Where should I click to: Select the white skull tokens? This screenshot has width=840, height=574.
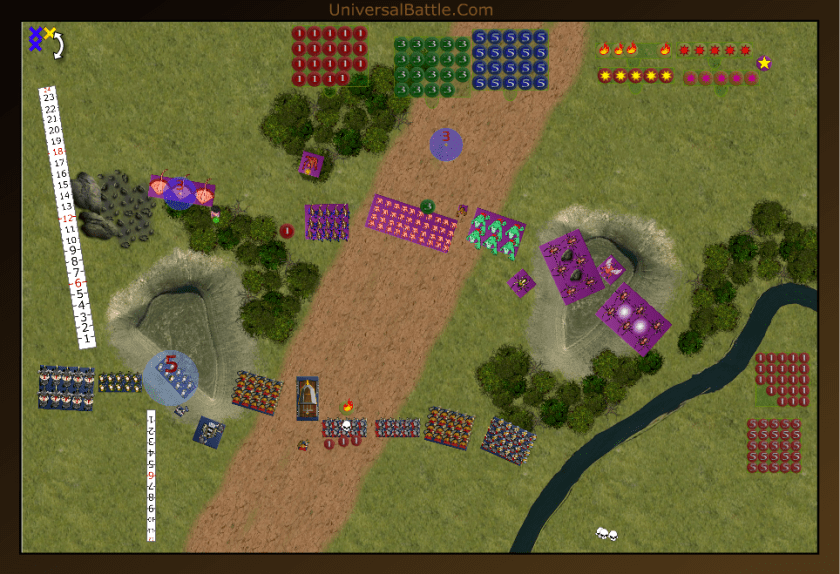click(x=606, y=534)
